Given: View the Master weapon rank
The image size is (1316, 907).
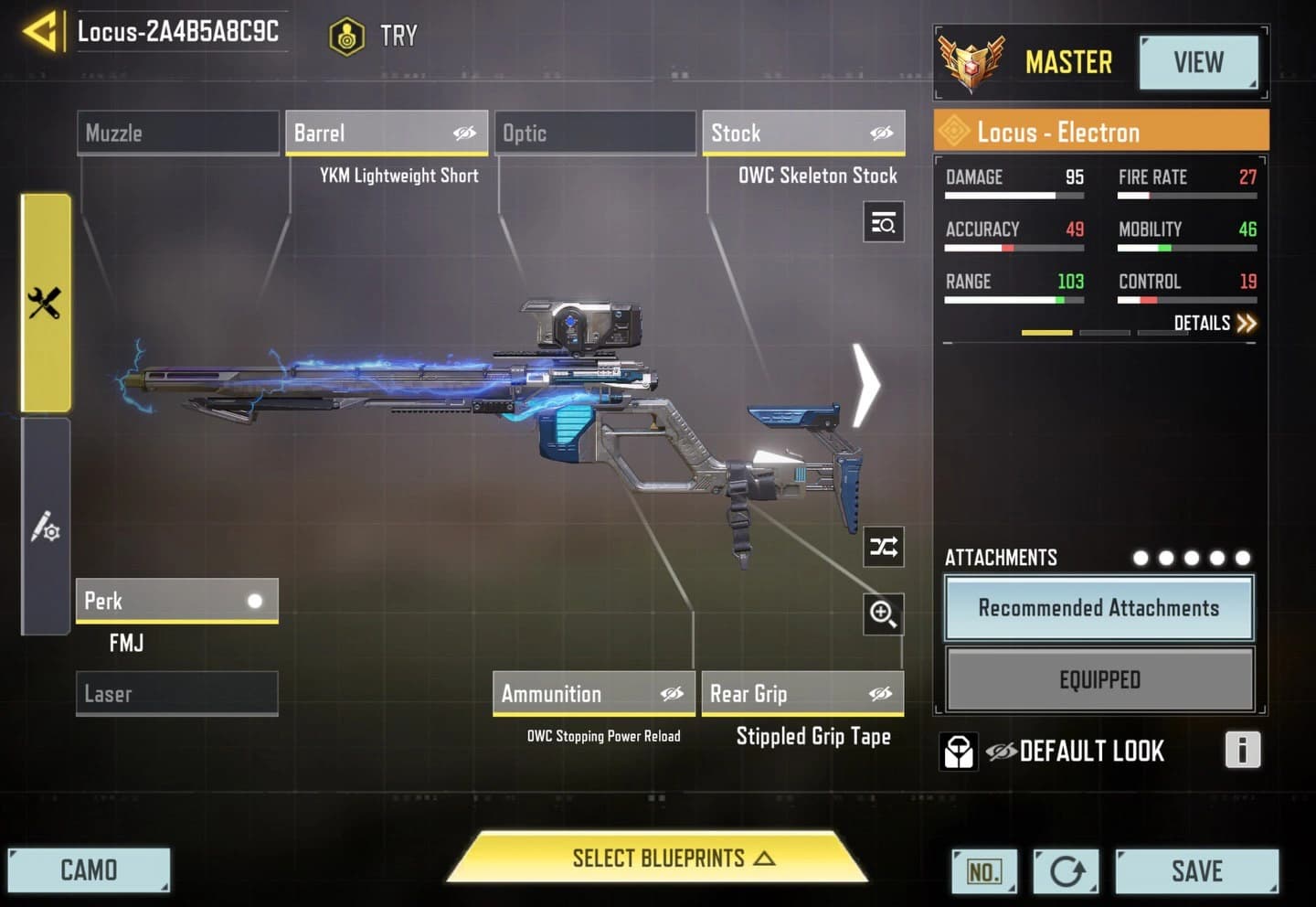Looking at the screenshot, I should 1198,63.
